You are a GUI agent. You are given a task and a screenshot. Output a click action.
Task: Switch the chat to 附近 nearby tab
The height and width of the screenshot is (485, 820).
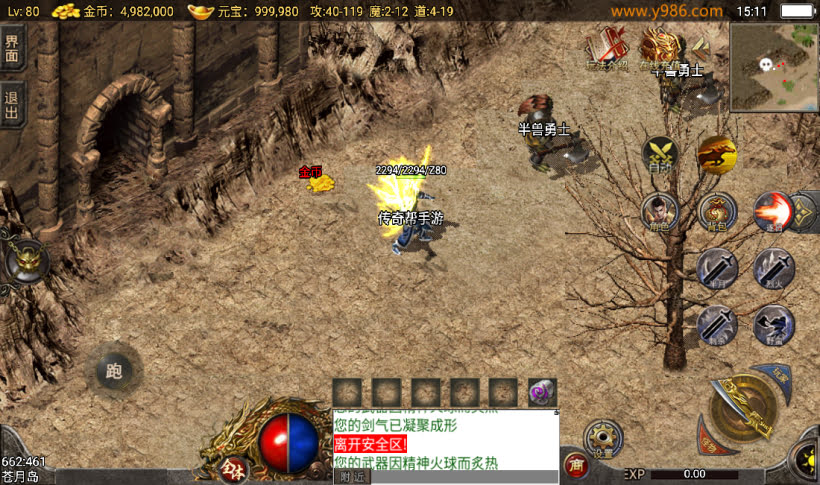[352, 477]
